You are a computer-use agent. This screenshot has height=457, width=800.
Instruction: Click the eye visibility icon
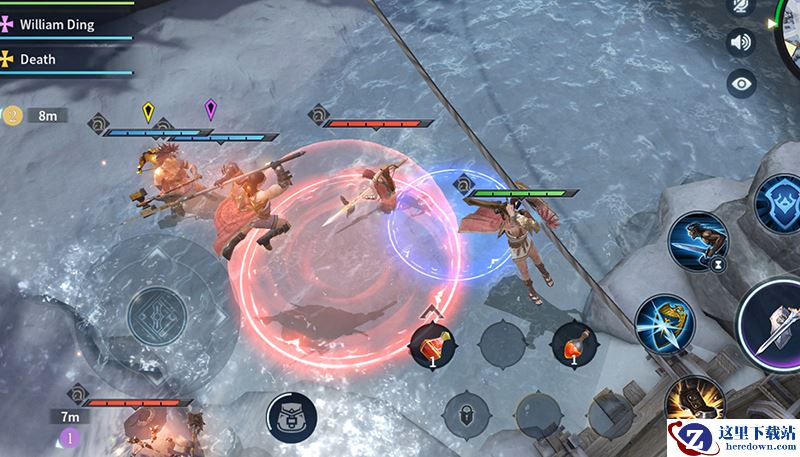pyautogui.click(x=741, y=83)
